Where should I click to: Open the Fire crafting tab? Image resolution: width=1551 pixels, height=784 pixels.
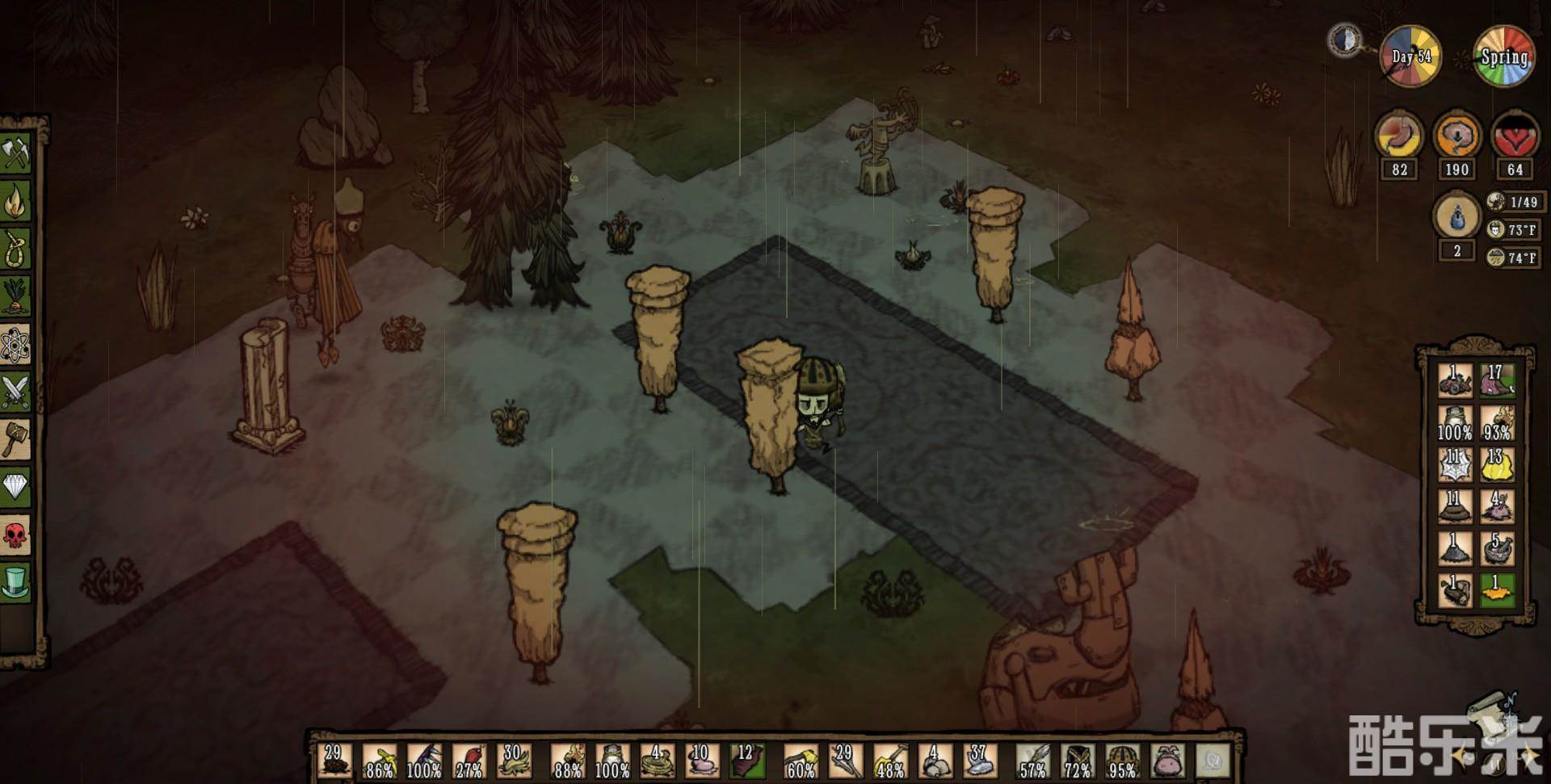pos(16,200)
